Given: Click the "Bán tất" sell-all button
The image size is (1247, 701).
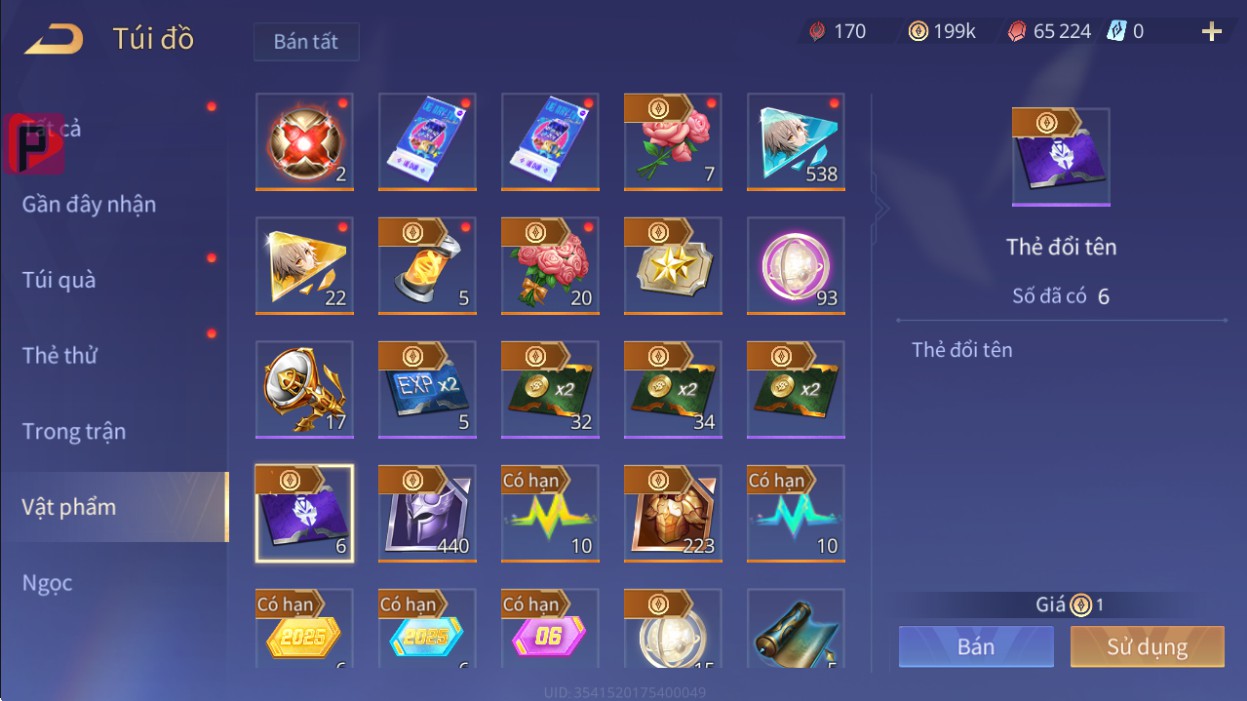Looking at the screenshot, I should click(x=305, y=42).
